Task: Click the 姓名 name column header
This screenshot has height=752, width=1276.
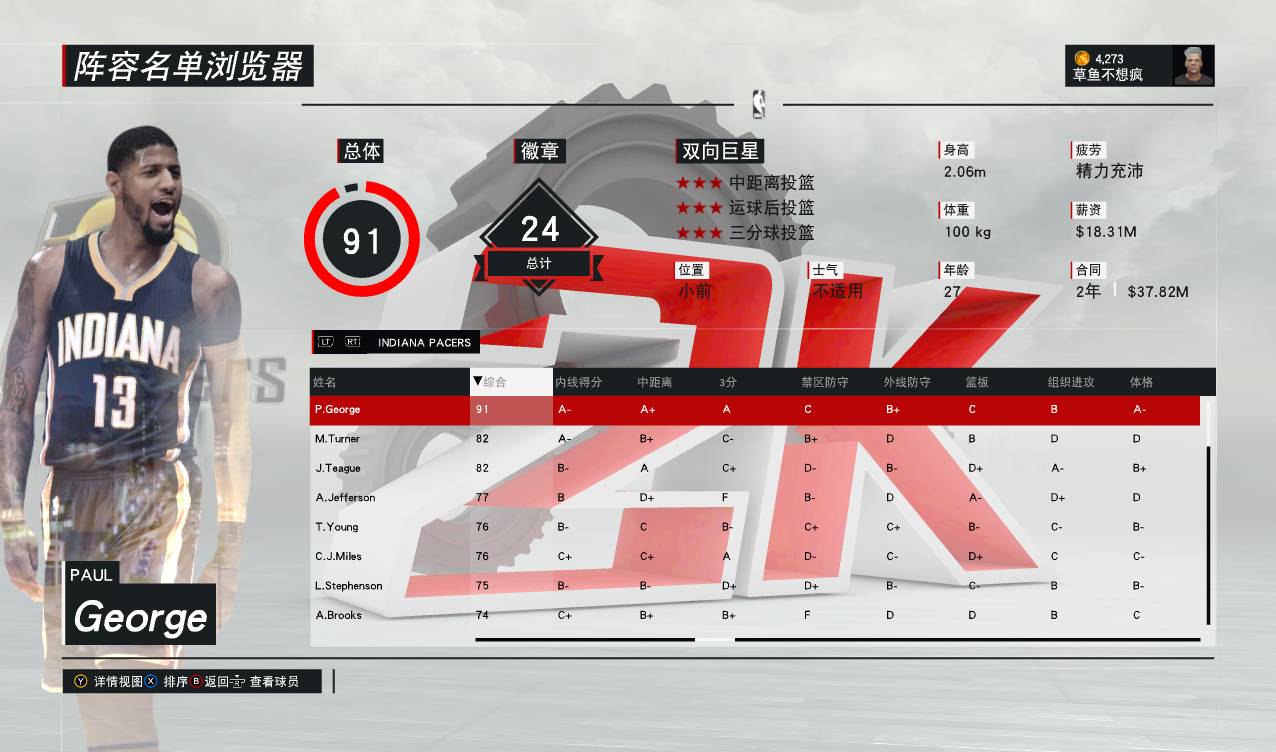Action: [324, 382]
